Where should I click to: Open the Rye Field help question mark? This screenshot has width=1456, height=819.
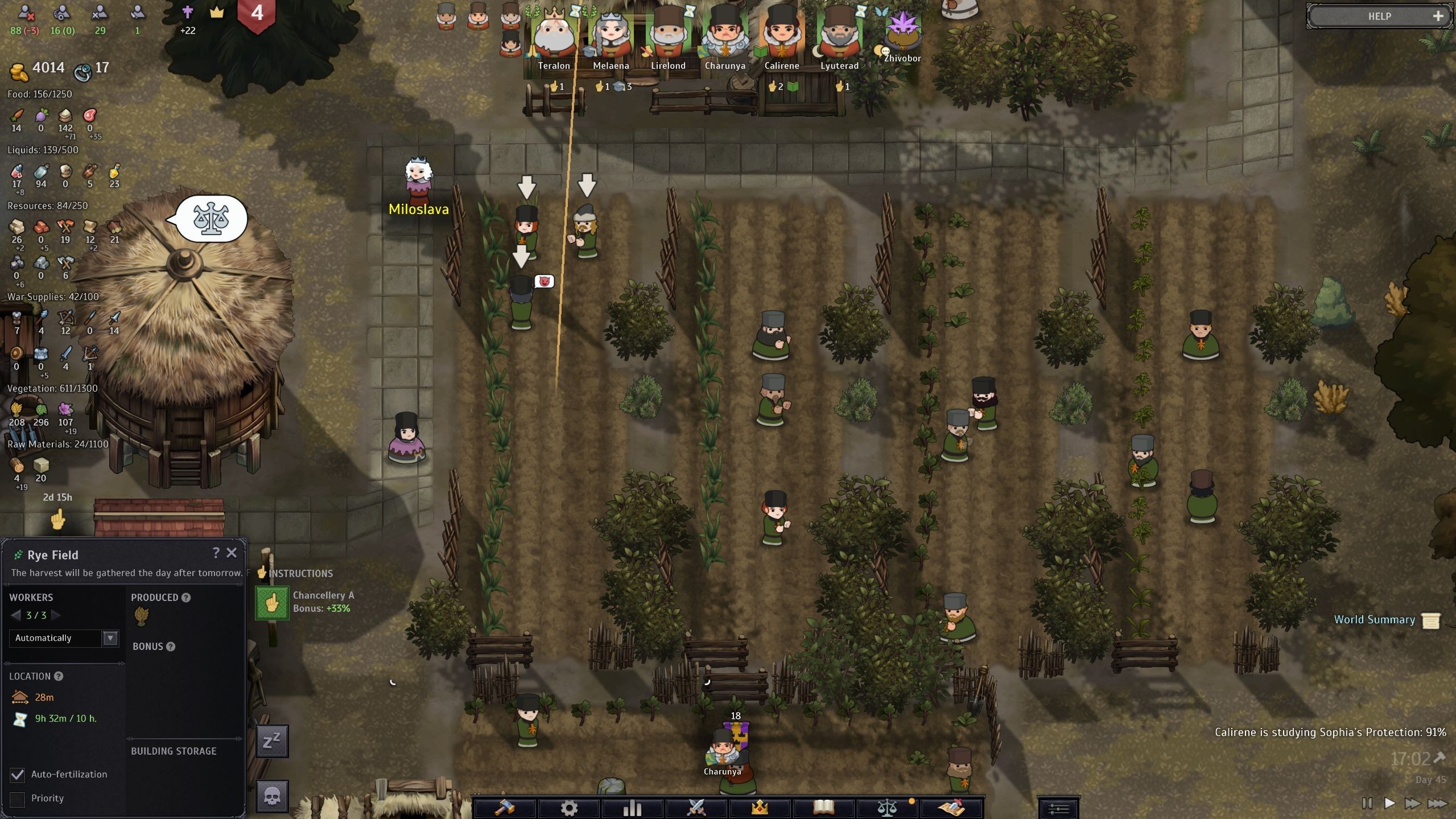216,553
